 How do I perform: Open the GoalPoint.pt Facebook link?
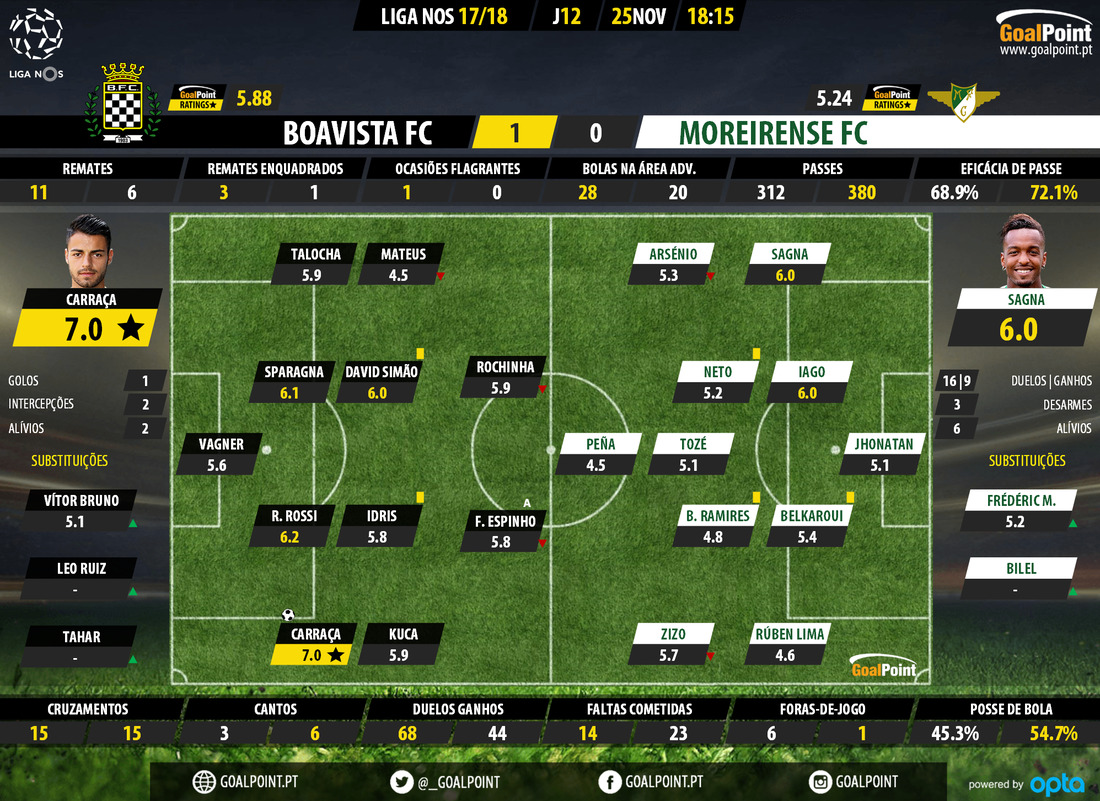pyautogui.click(x=651, y=781)
